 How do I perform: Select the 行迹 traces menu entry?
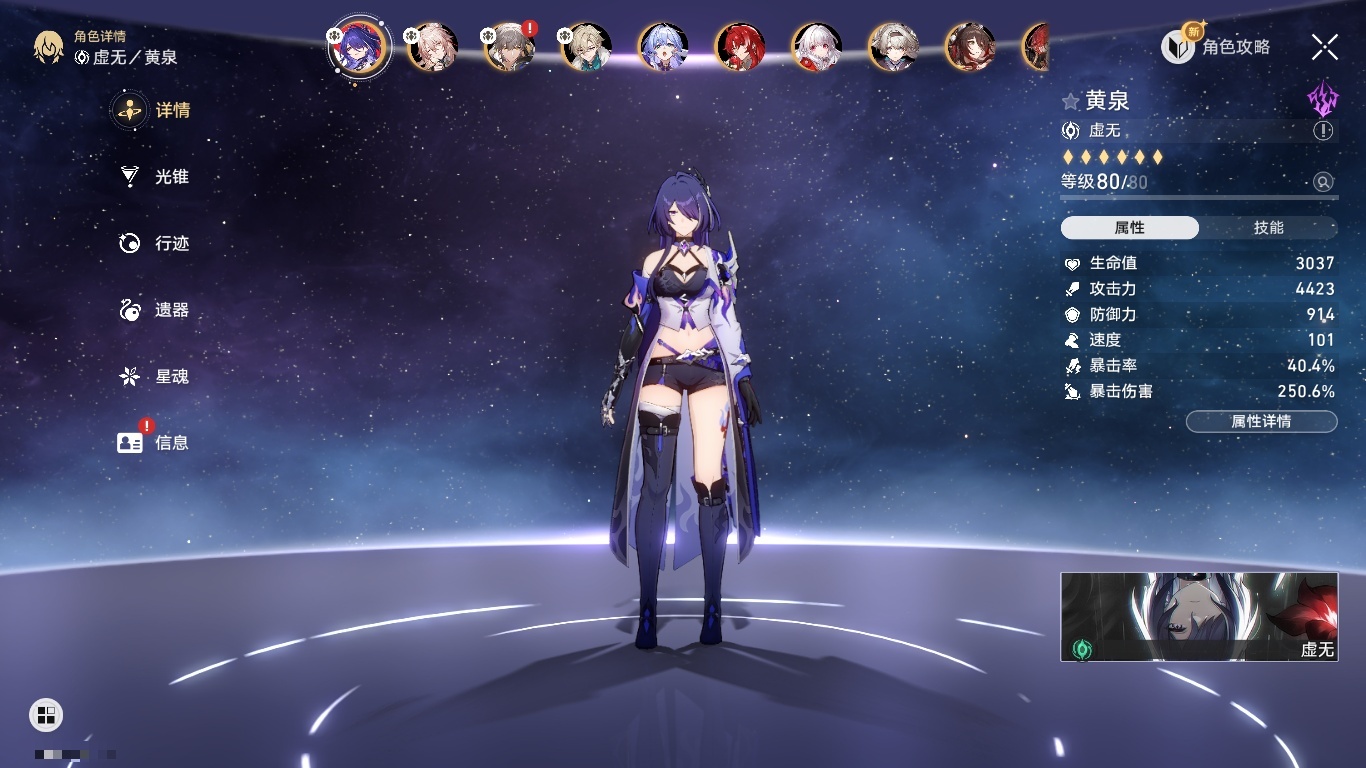[154, 243]
